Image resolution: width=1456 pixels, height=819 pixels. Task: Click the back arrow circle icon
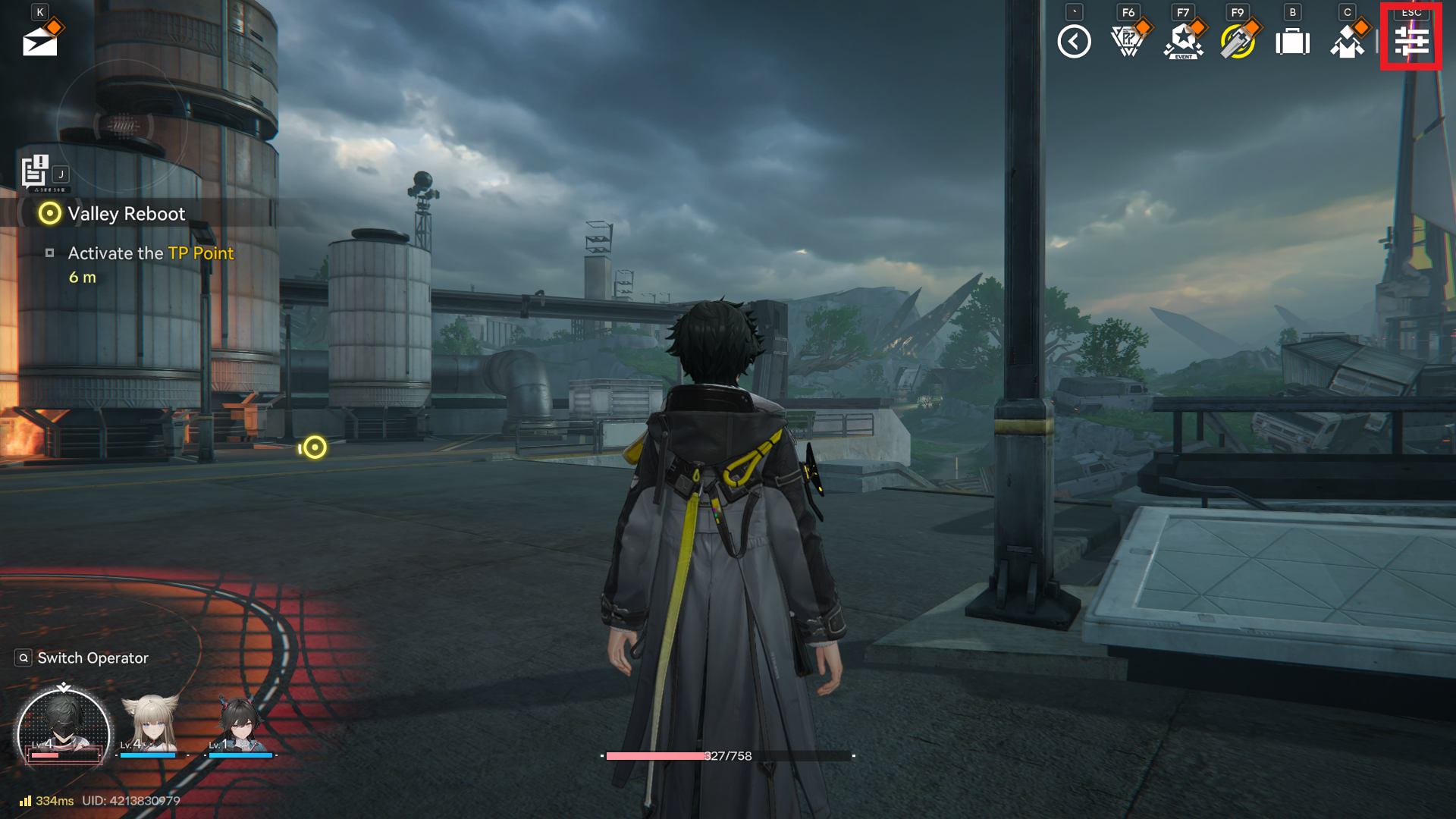click(x=1074, y=42)
